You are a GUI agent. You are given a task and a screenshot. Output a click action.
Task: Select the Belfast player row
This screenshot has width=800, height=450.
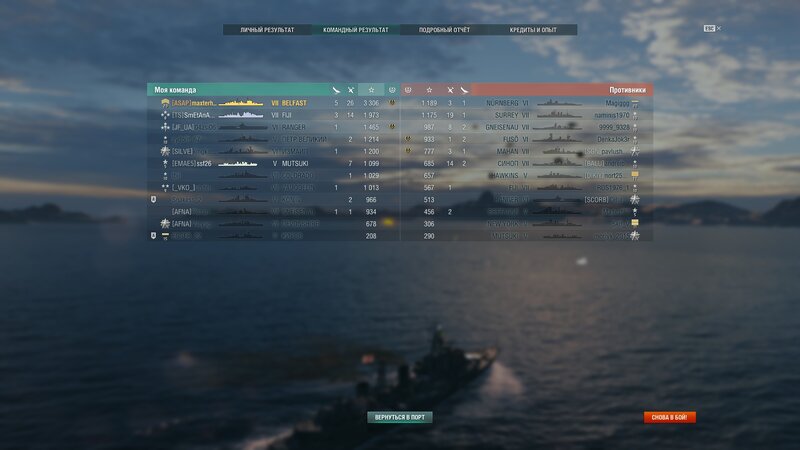click(x=270, y=103)
